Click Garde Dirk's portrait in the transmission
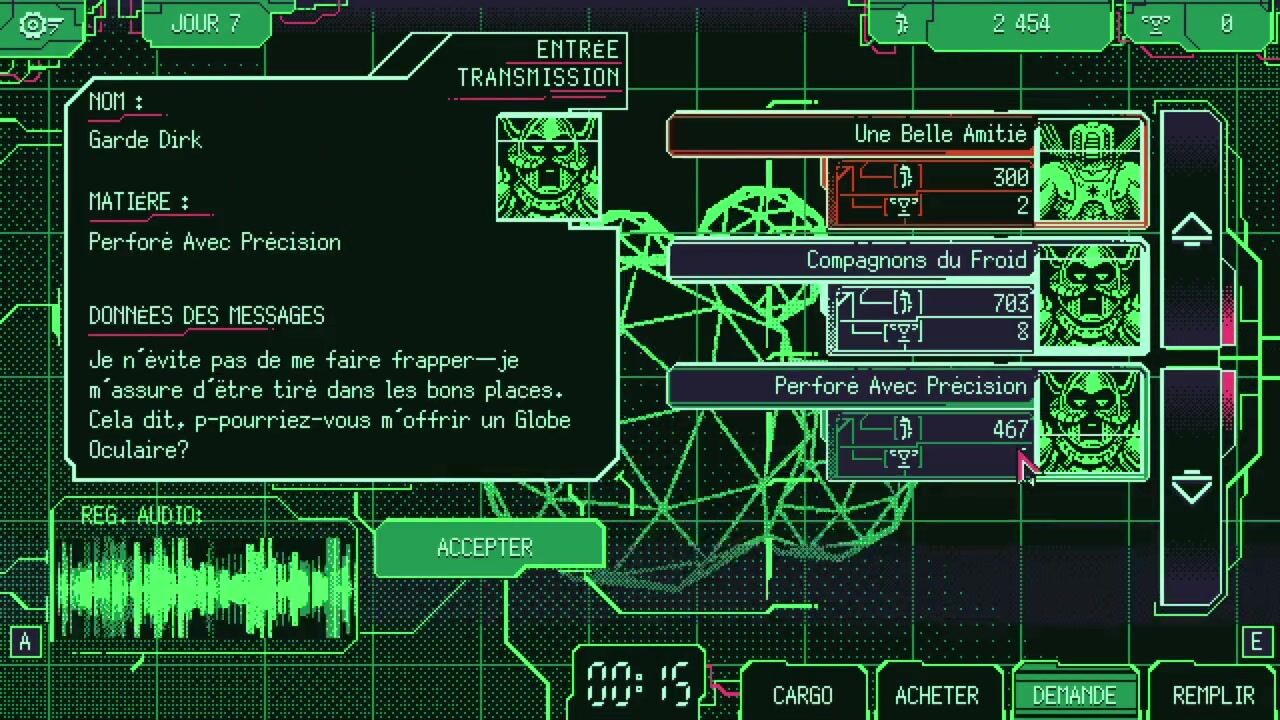The height and width of the screenshot is (720, 1280). (x=548, y=167)
